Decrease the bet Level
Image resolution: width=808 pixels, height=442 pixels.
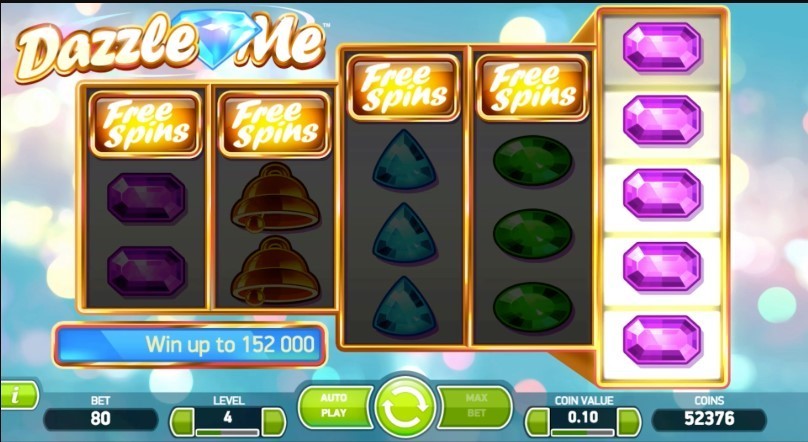pos(182,420)
